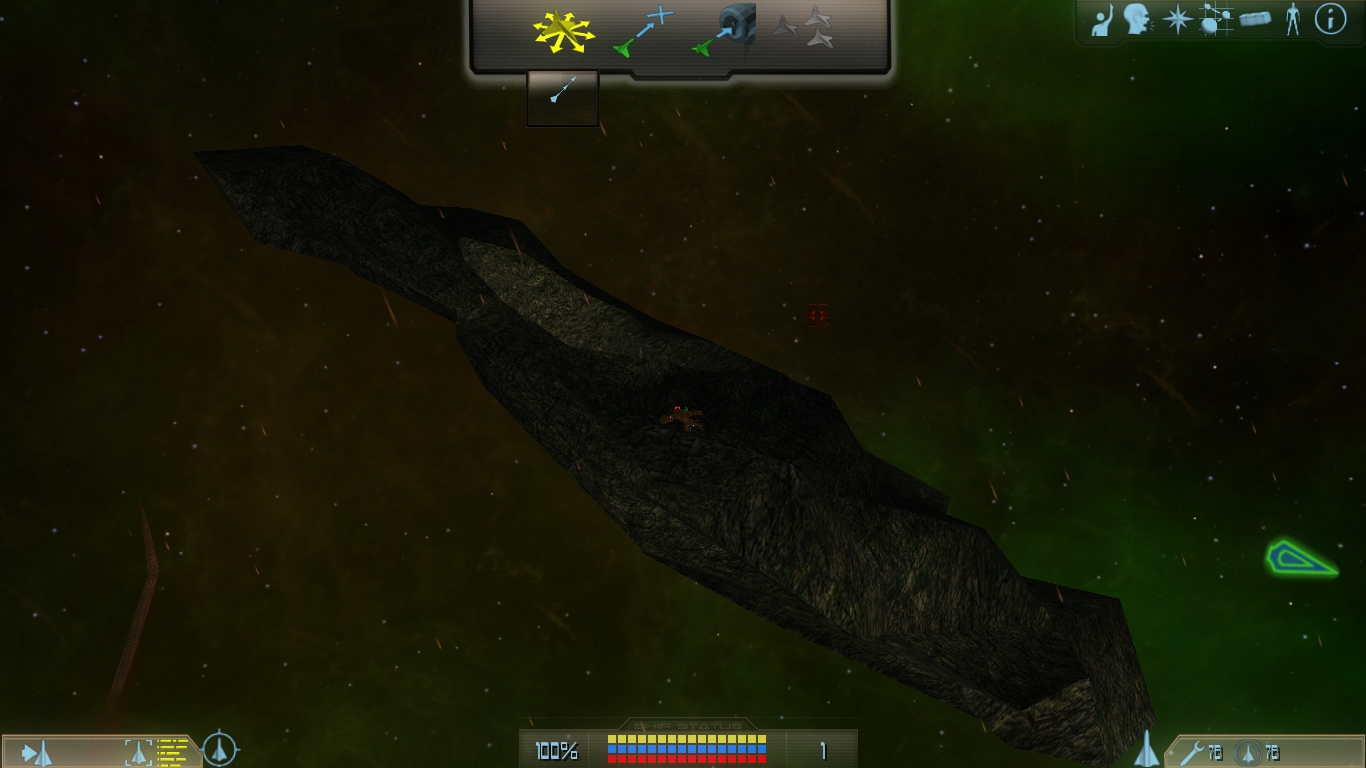Show the system map with planets grid
Screen dimensions: 1366x768
coord(1215,20)
